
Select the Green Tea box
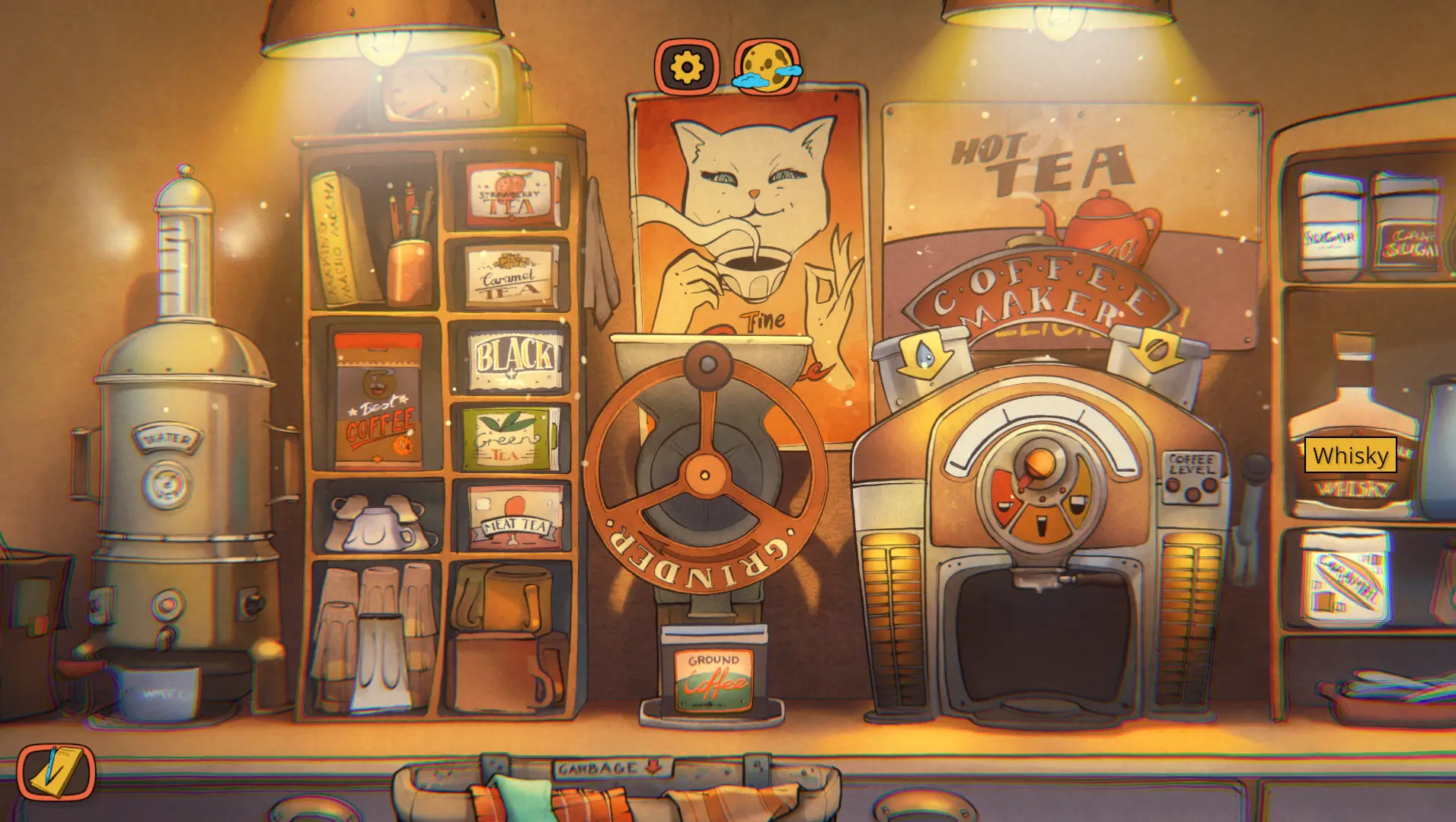click(x=509, y=440)
